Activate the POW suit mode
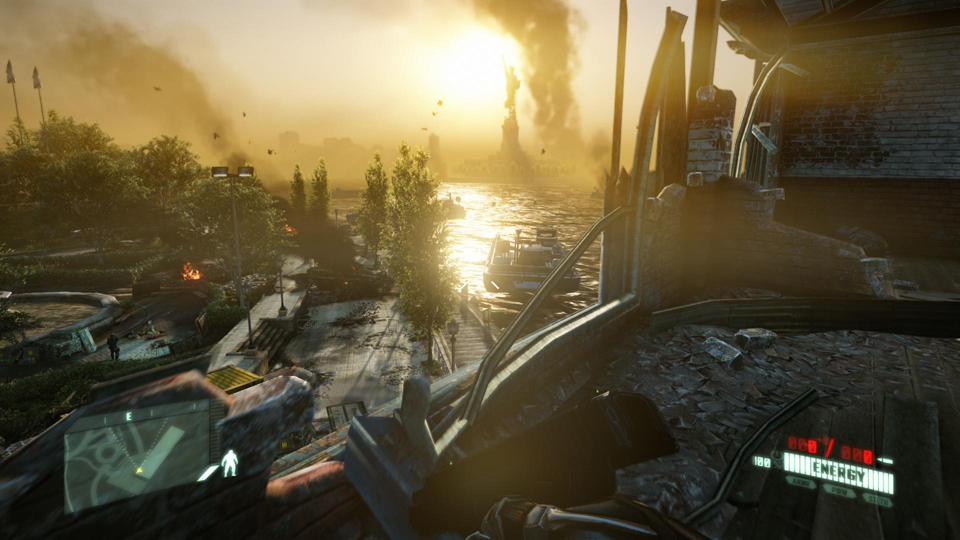The image size is (960, 540). [840, 492]
